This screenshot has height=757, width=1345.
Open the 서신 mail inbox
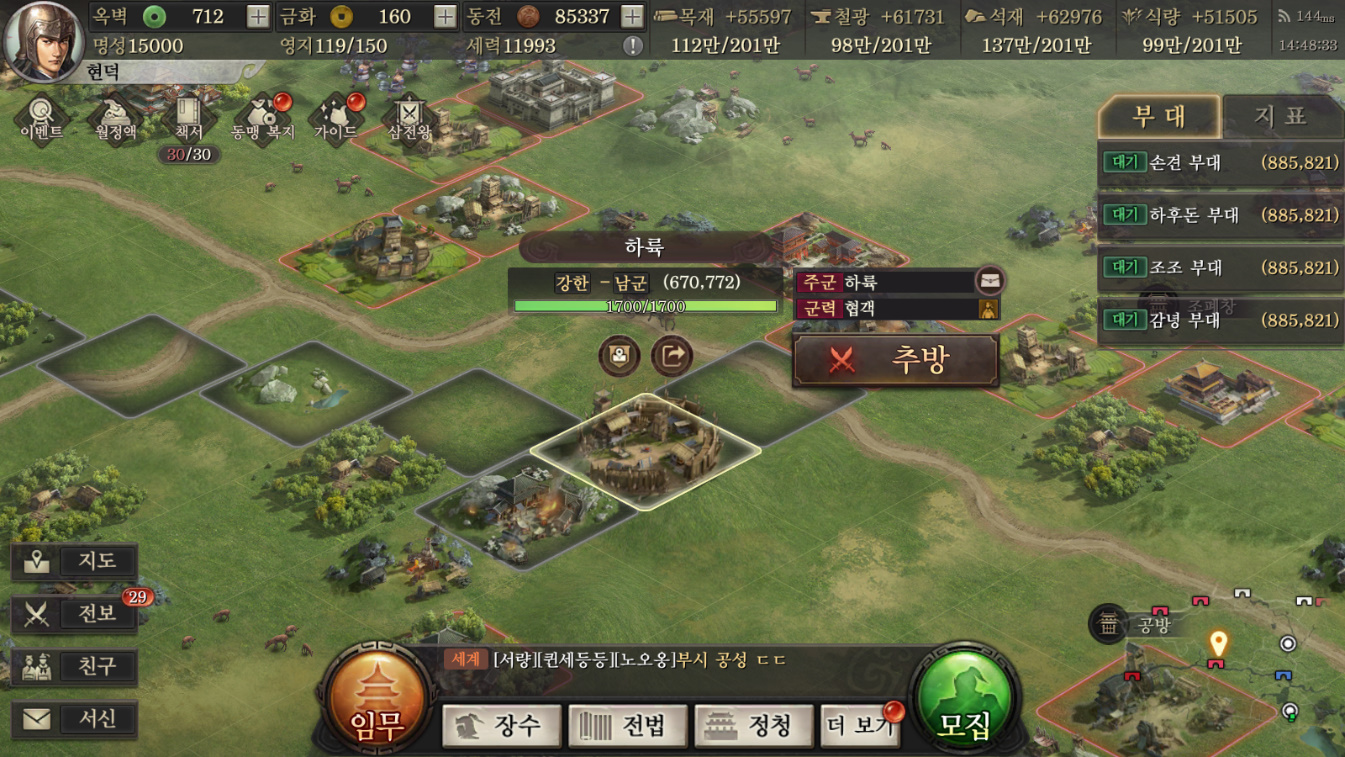pyautogui.click(x=76, y=718)
